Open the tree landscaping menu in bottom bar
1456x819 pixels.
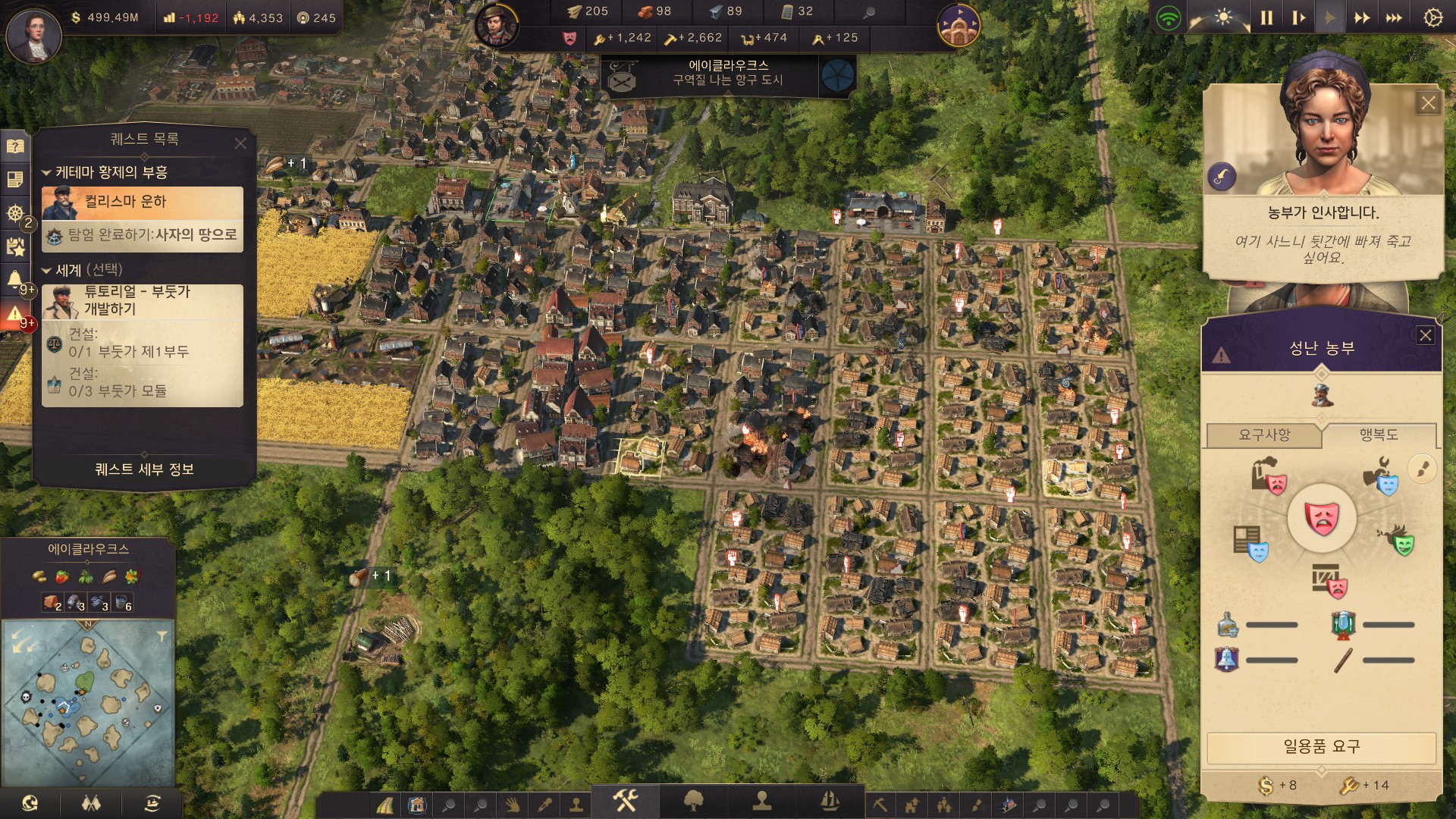point(693,800)
